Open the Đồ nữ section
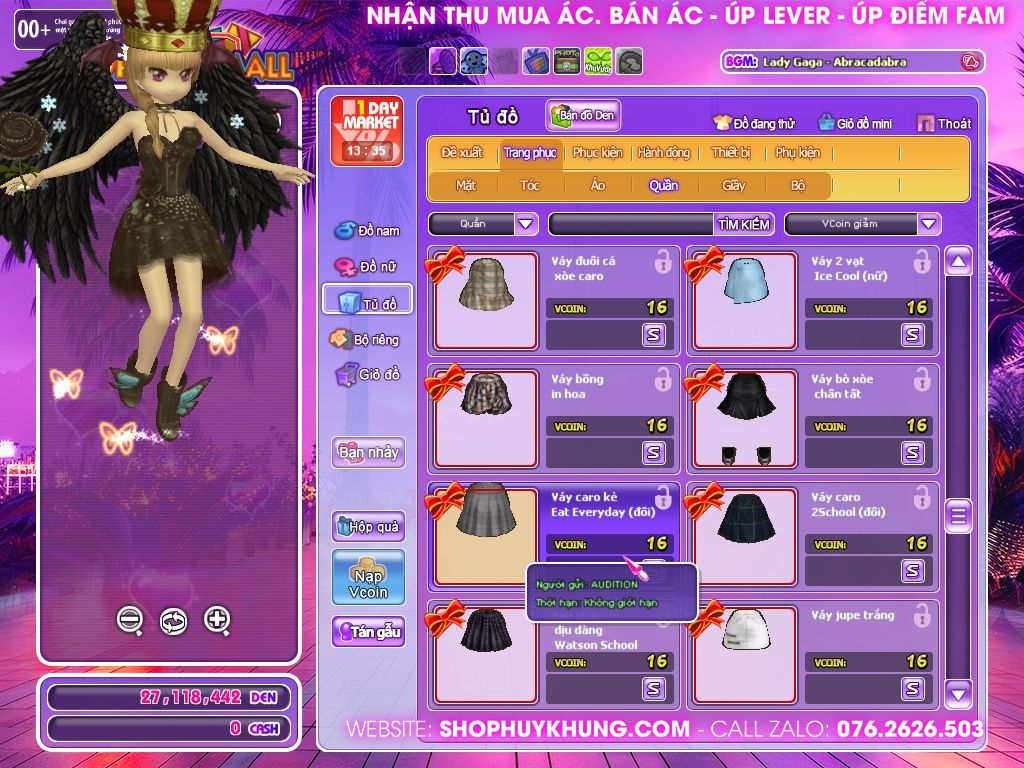 [367, 267]
